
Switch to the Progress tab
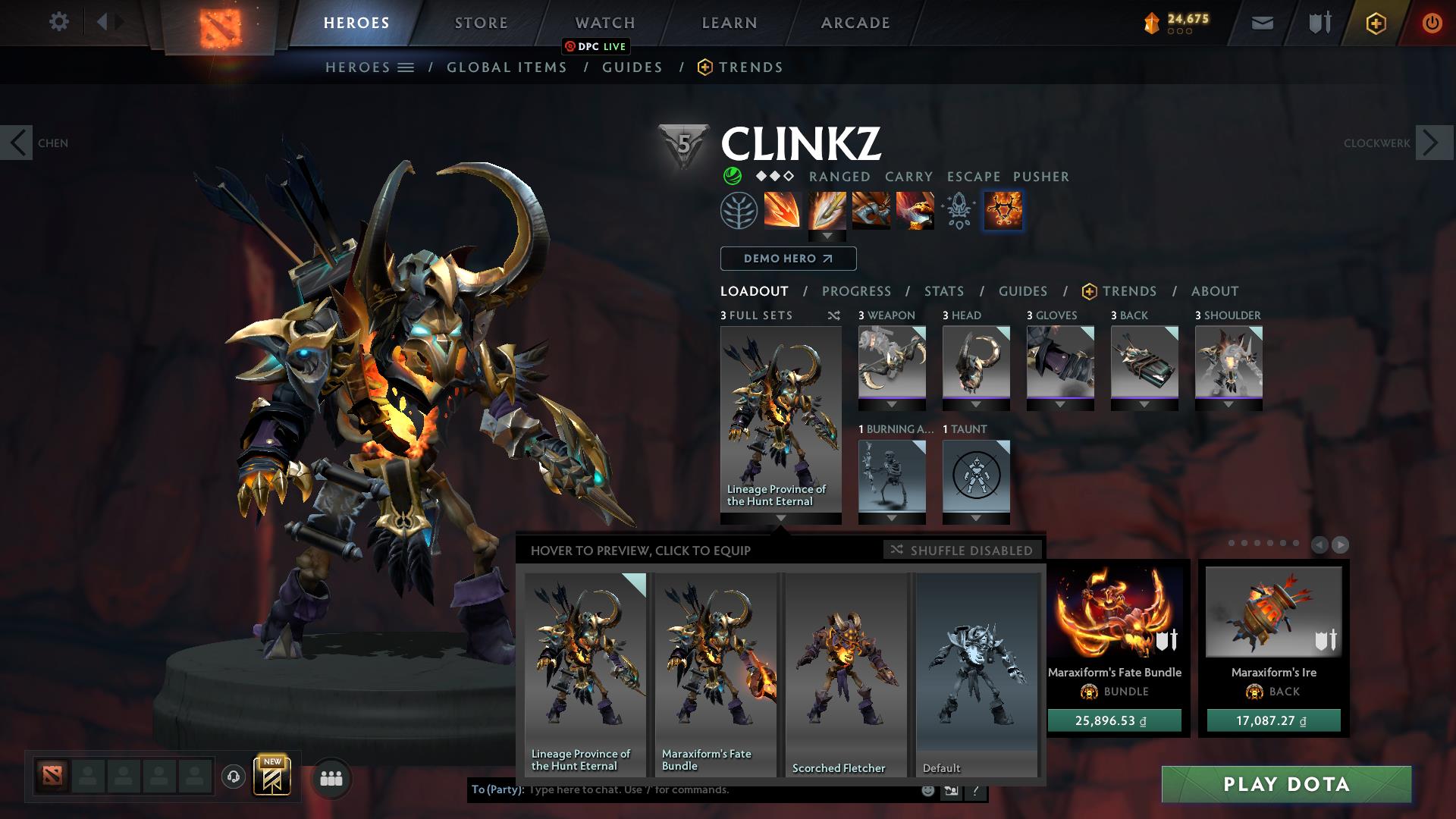click(x=857, y=291)
